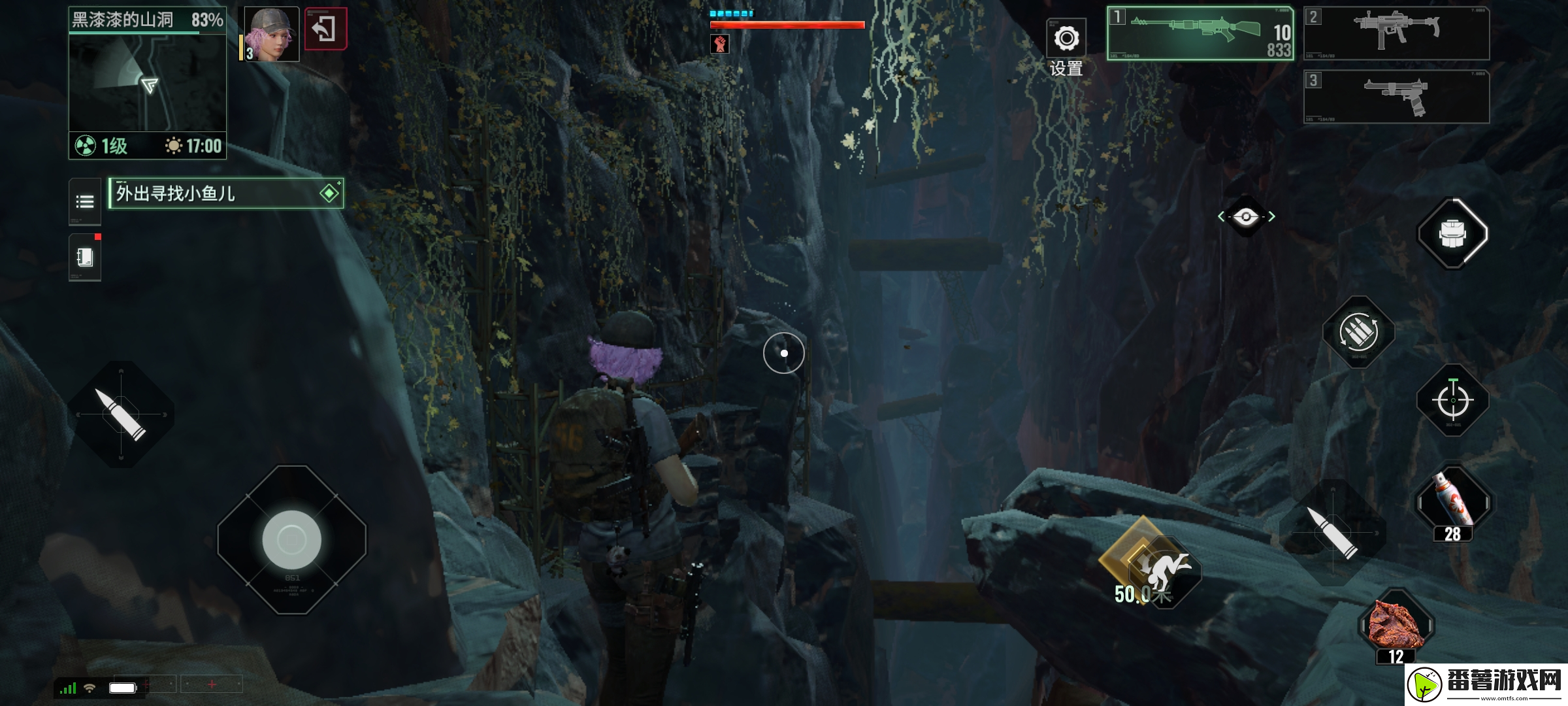The image size is (1568, 706).
Task: Select the player portrait with pink hair
Action: pyautogui.click(x=272, y=35)
